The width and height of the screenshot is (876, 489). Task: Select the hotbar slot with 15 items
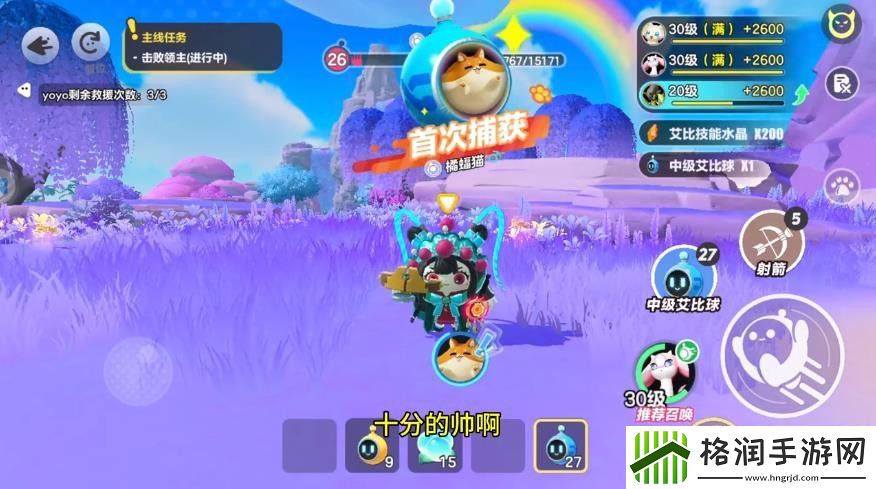(x=435, y=446)
